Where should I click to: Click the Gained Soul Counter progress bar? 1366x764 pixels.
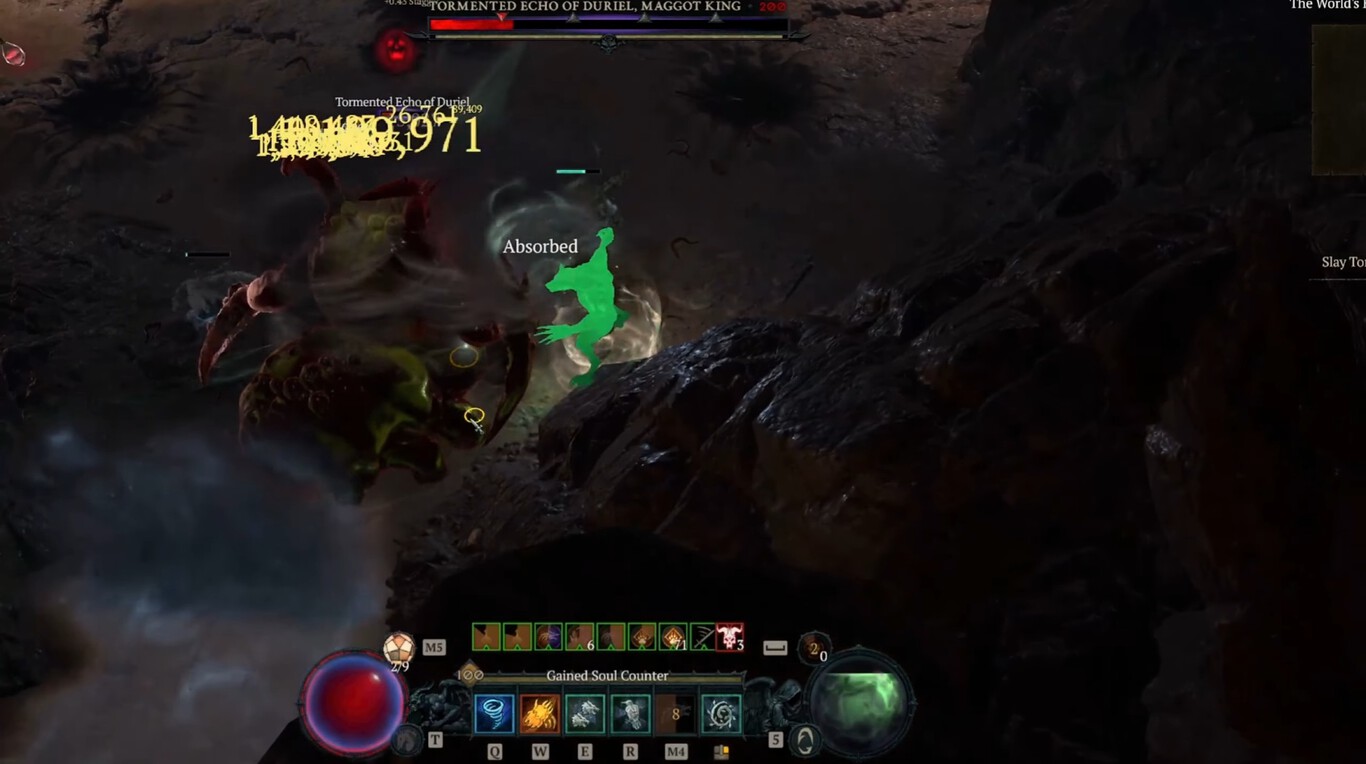pos(605,675)
